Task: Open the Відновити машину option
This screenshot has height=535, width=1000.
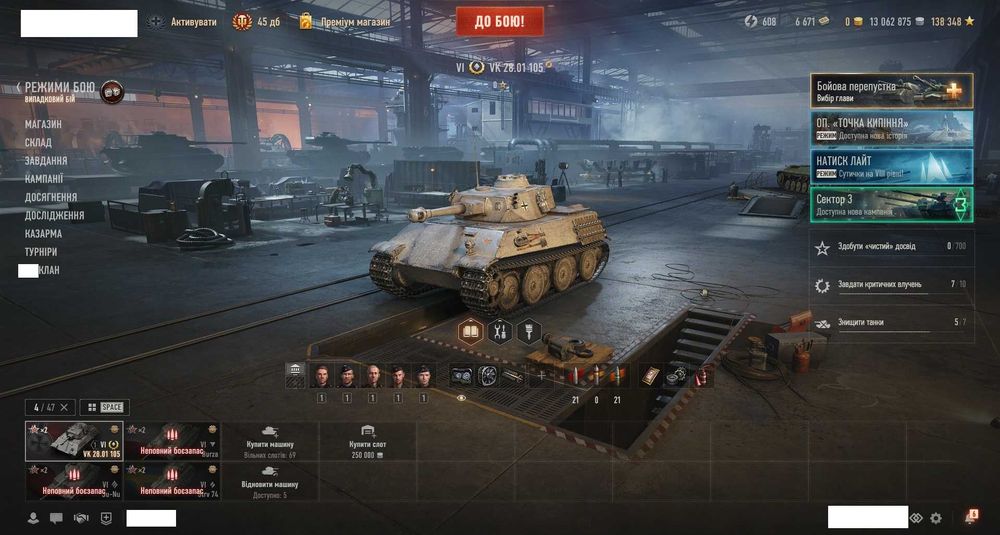Action: 270,481
